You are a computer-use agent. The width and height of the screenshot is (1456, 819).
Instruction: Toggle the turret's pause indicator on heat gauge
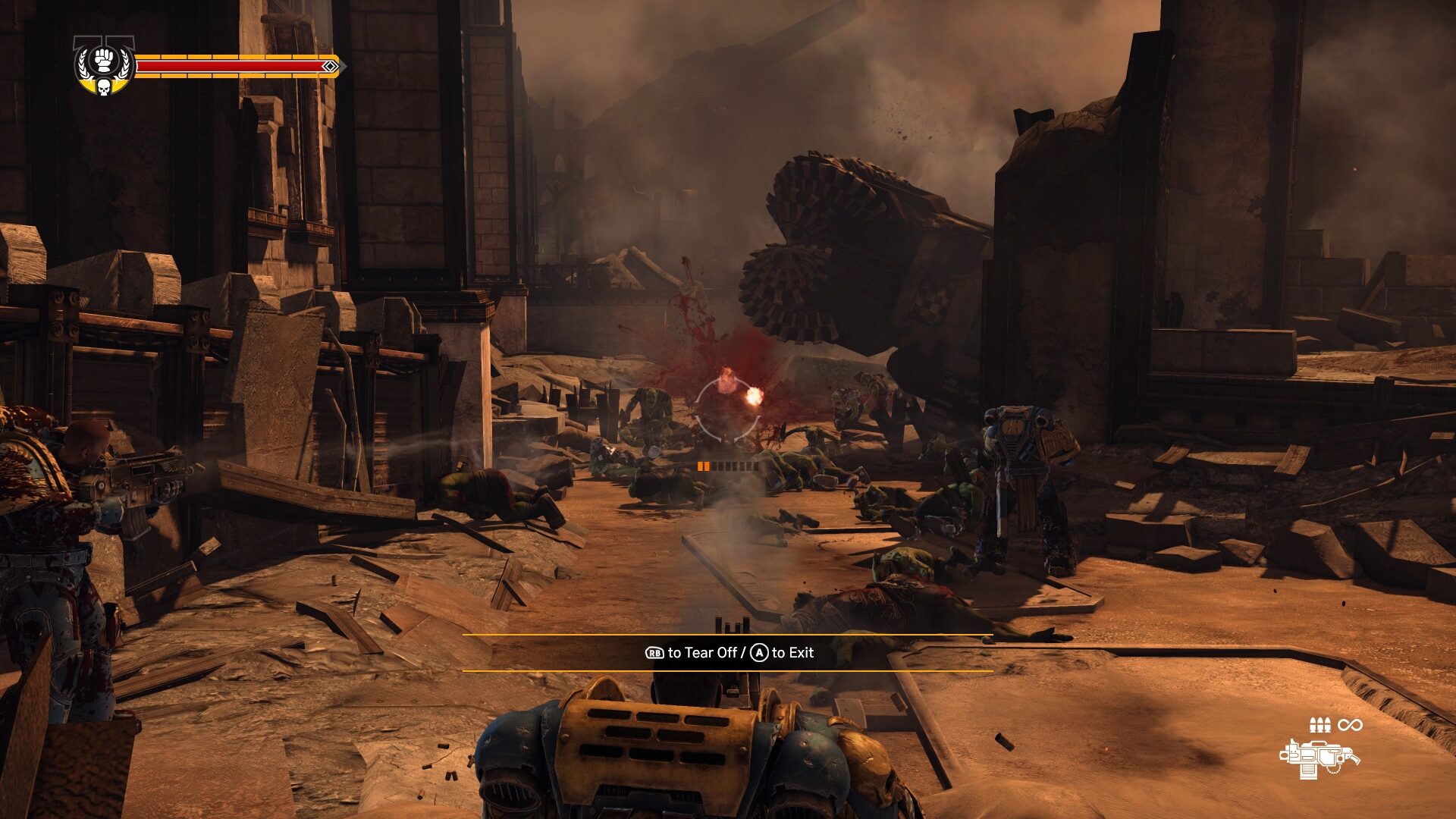[703, 466]
